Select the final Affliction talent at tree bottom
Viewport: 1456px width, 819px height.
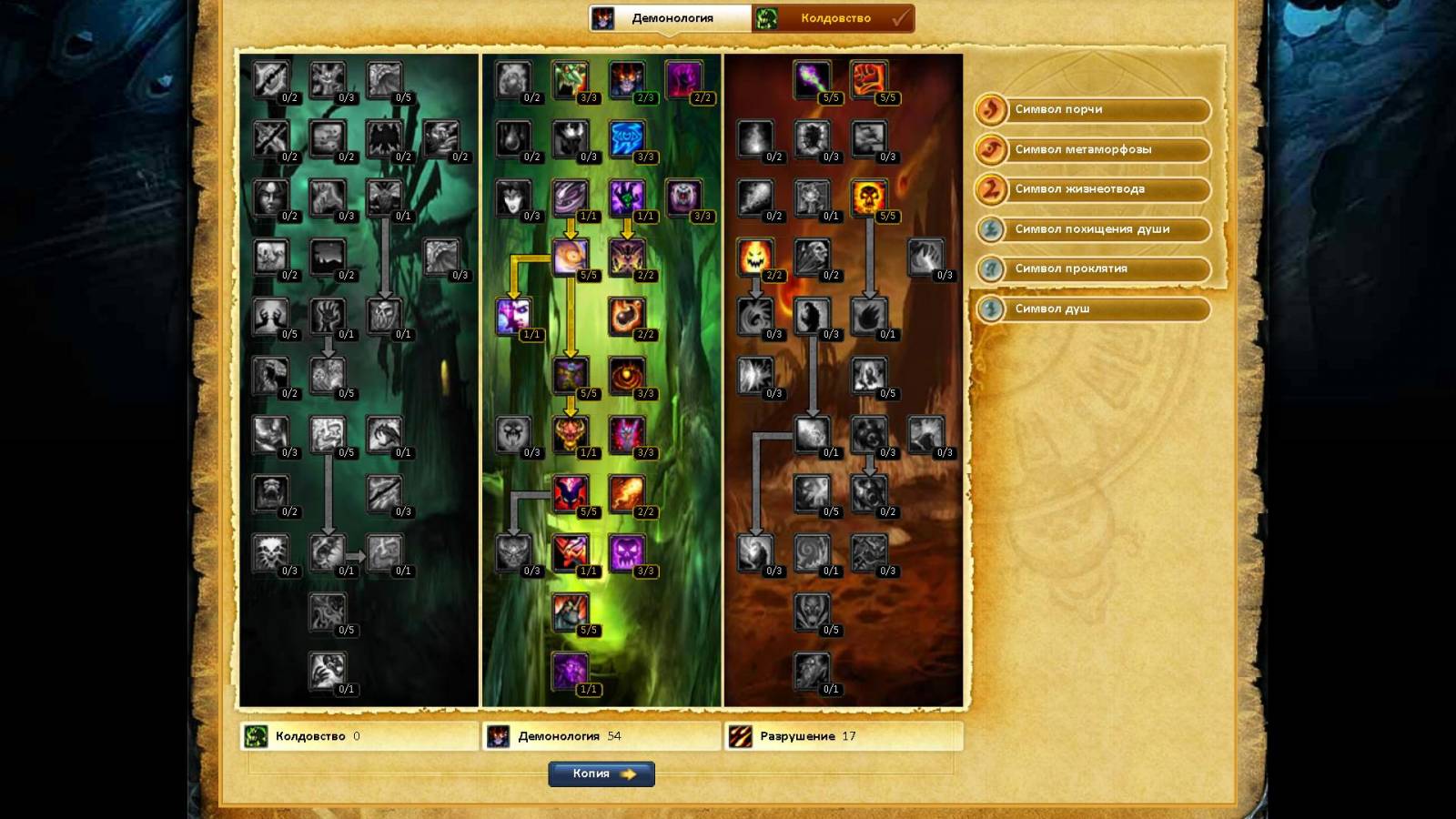pos(328,671)
